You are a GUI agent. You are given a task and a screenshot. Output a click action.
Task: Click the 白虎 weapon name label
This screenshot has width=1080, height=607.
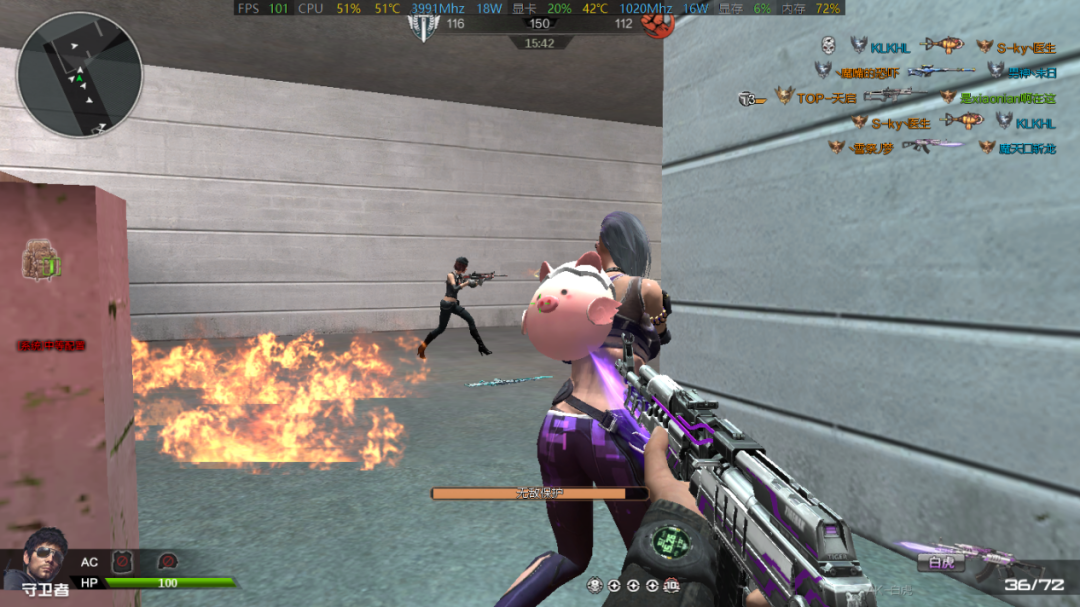coord(941,563)
